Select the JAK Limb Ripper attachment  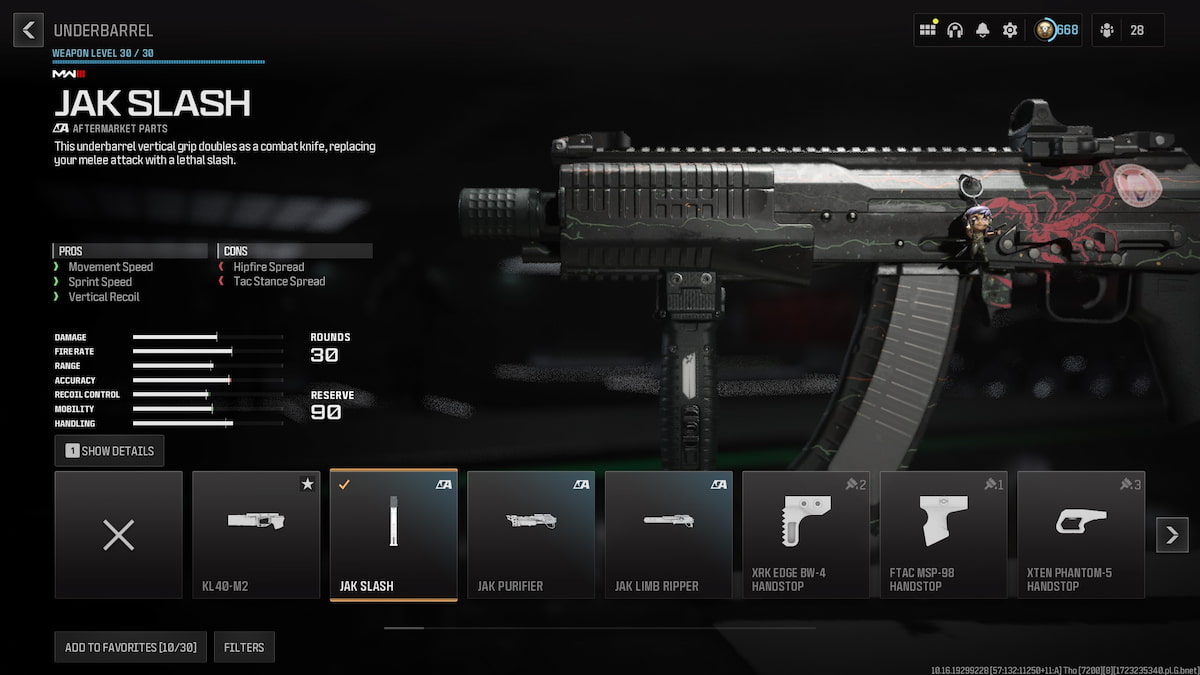click(669, 535)
